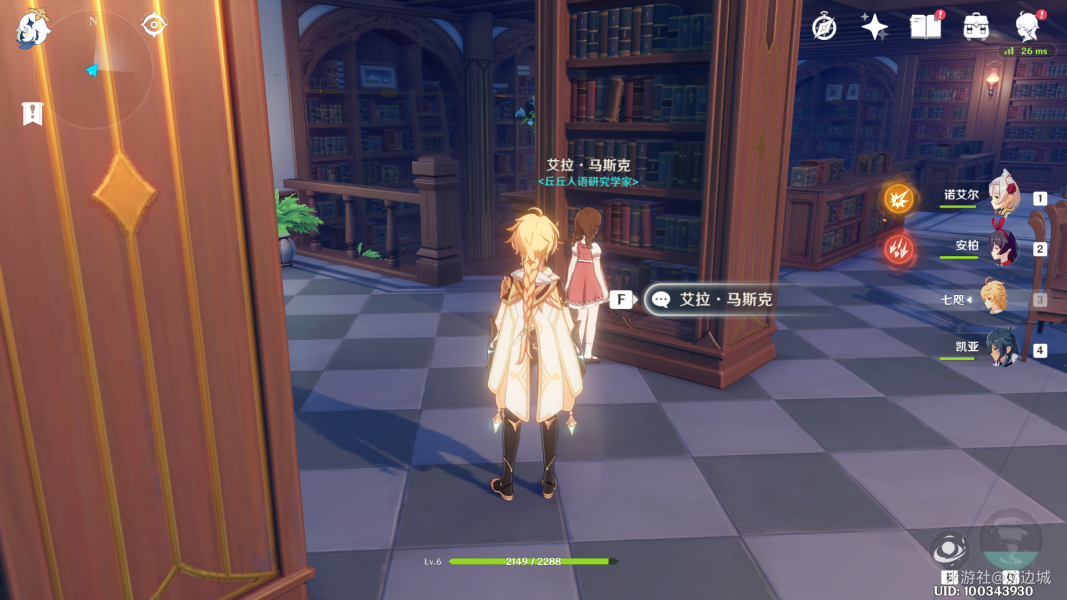The height and width of the screenshot is (600, 1067).
Task: Open the Paimon menu
Action: pyautogui.click(x=32, y=30)
